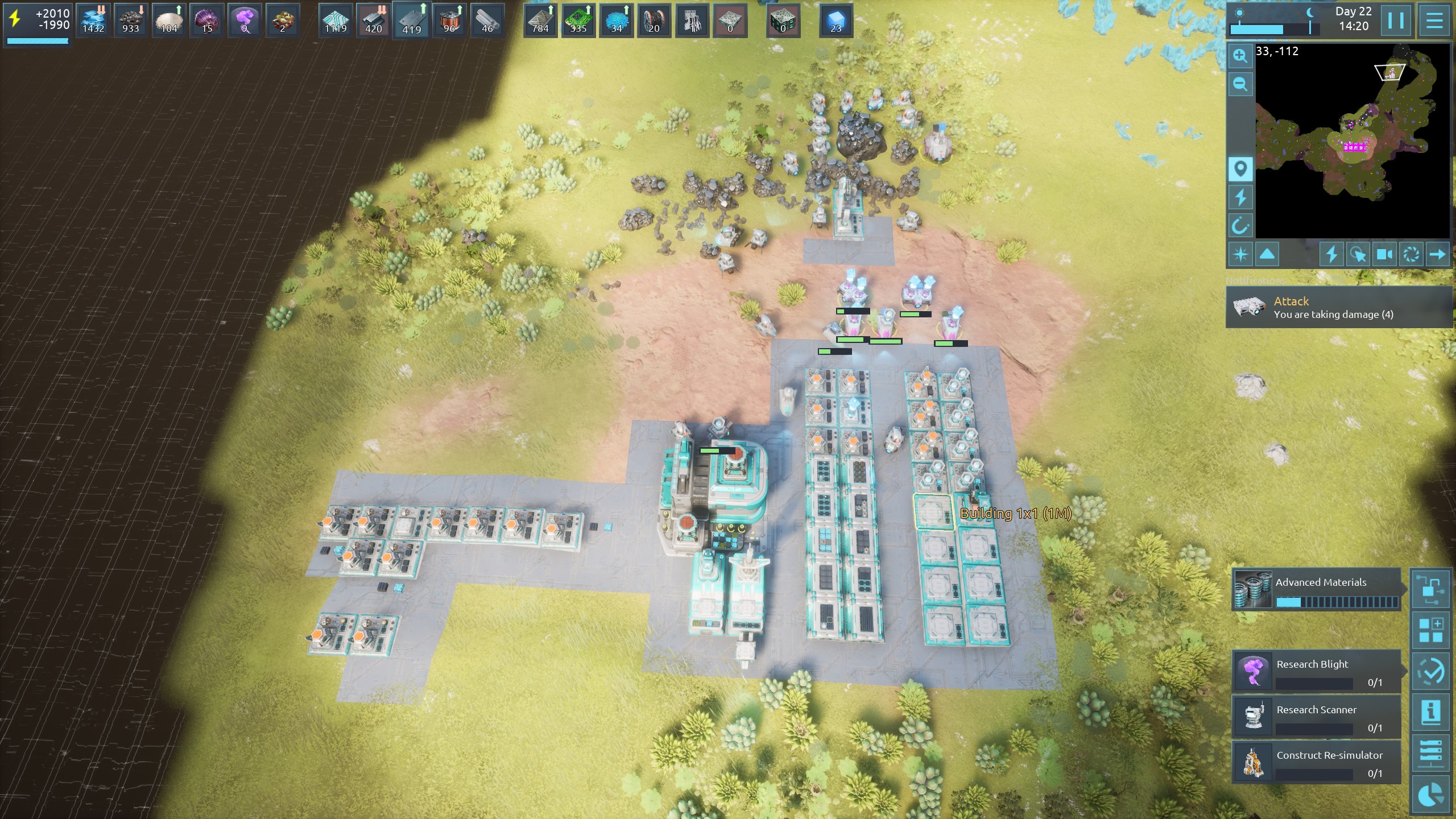Zoom in on the minimap
1456x819 pixels.
click(x=1240, y=56)
